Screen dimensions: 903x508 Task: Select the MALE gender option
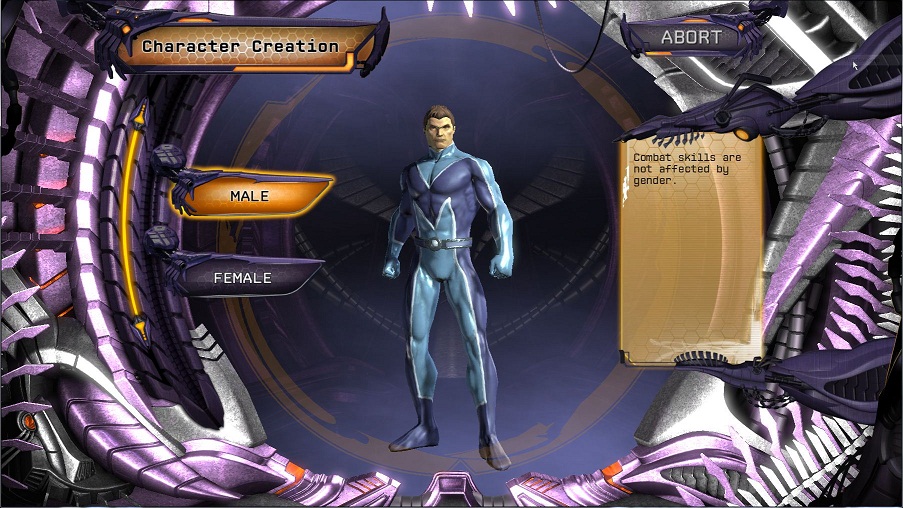pyautogui.click(x=250, y=196)
